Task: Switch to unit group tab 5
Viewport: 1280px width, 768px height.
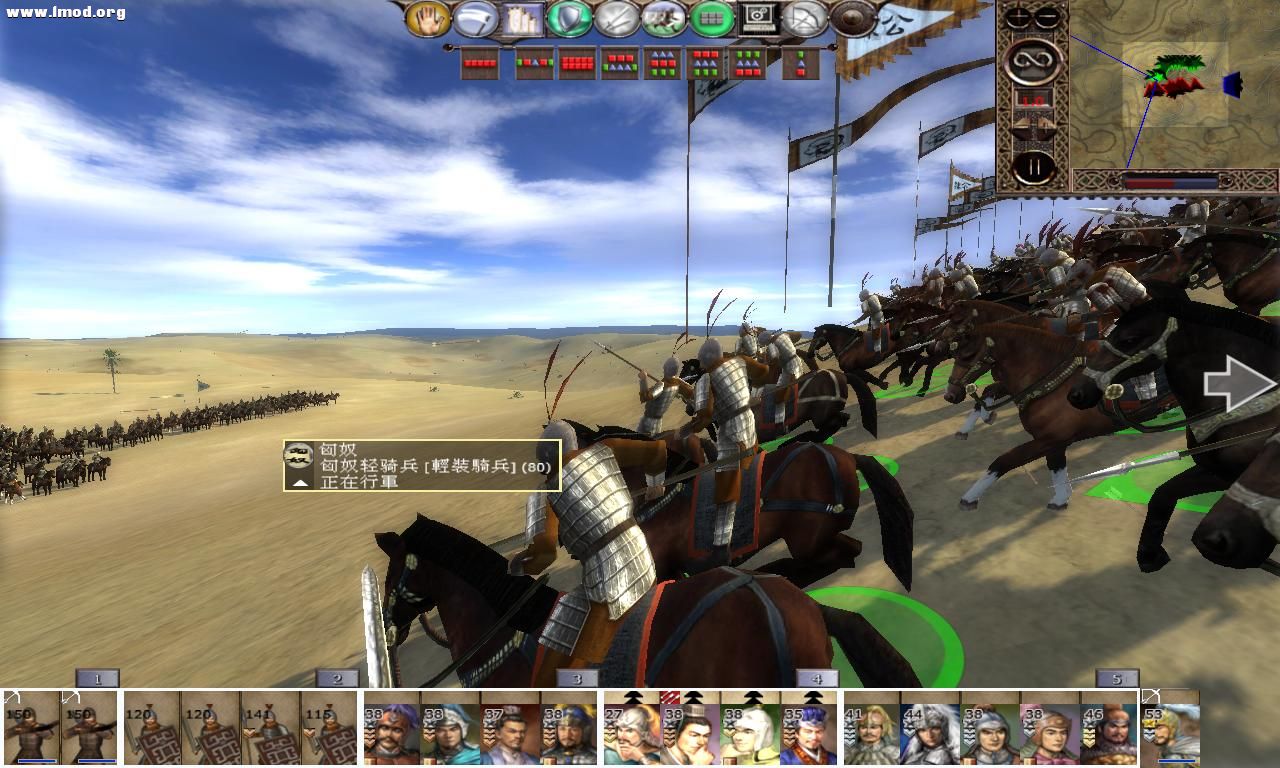Action: (x=1116, y=676)
